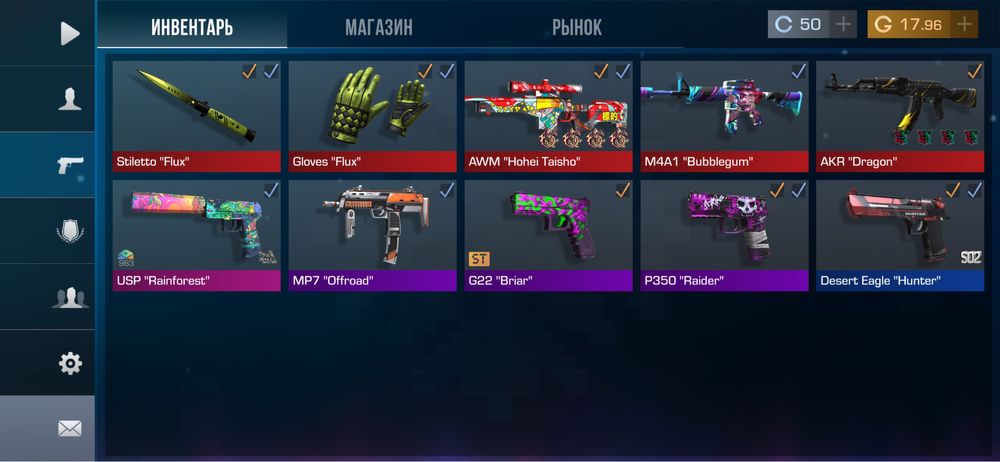1000x462 pixels.
Task: Select the Stiletto "Flux" knife
Action: 196,115
